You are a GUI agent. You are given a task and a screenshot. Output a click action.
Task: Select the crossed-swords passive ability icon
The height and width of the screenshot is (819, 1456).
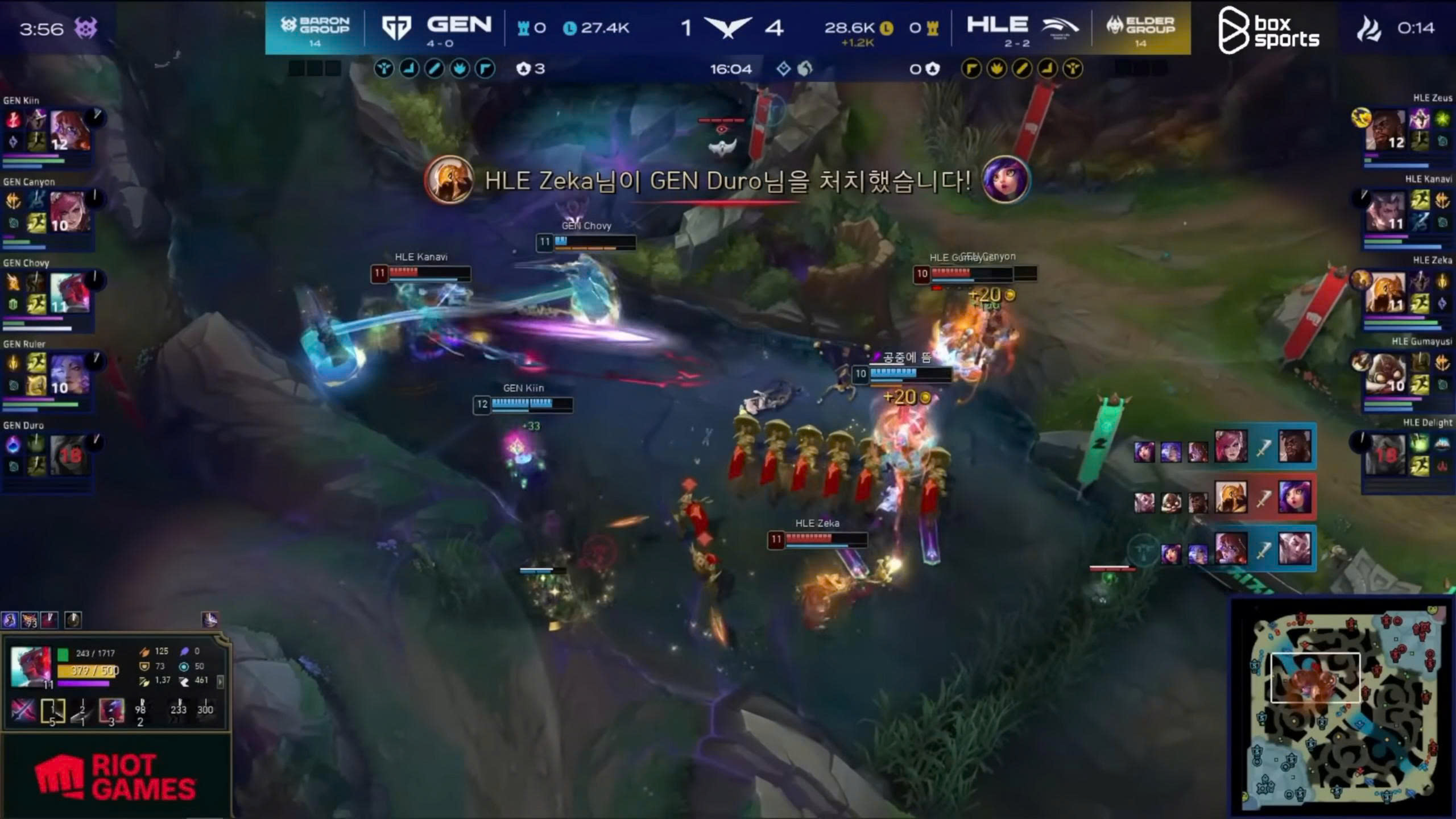tap(23, 711)
